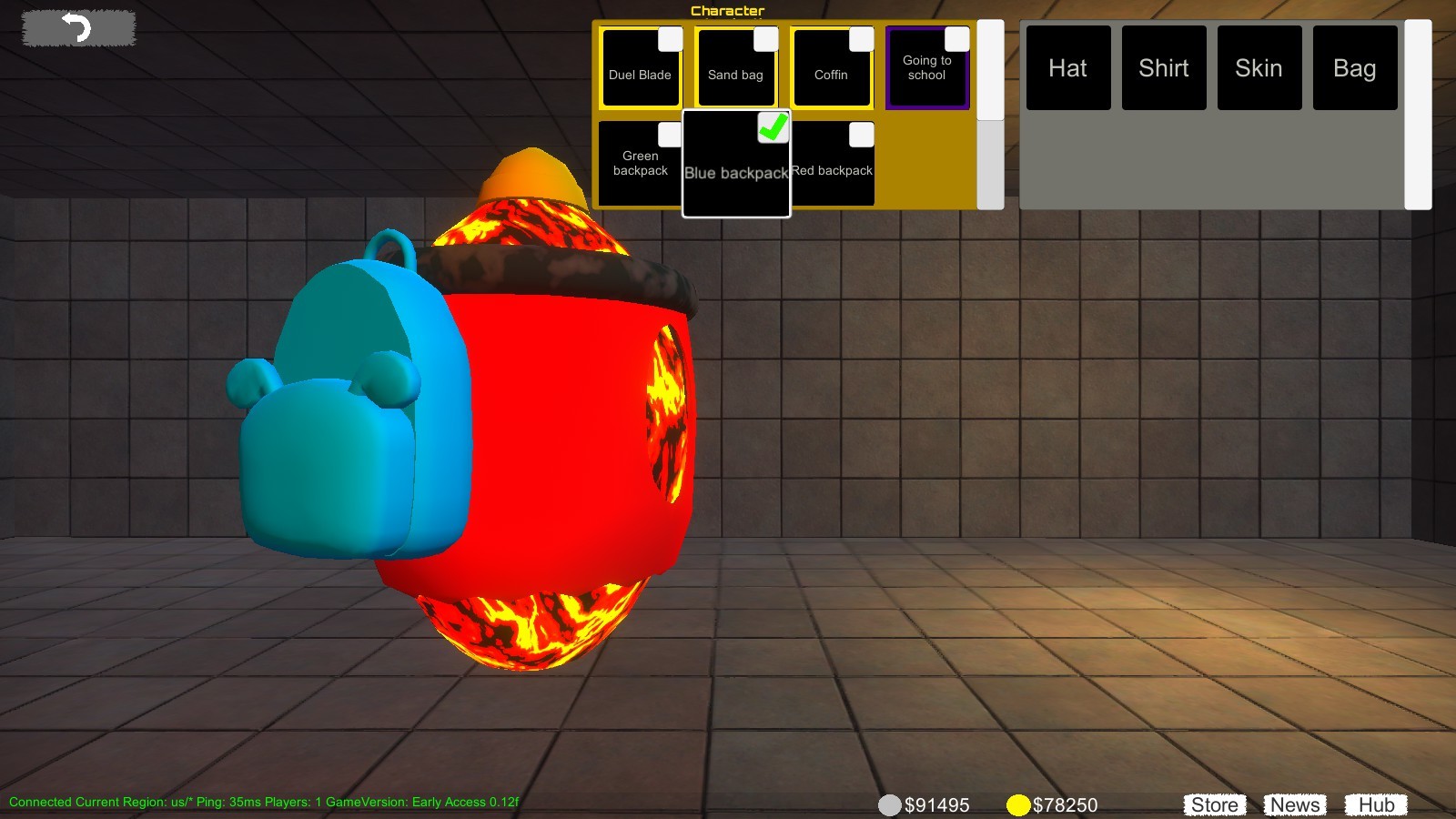Click the gray coin currency icon

click(x=890, y=805)
